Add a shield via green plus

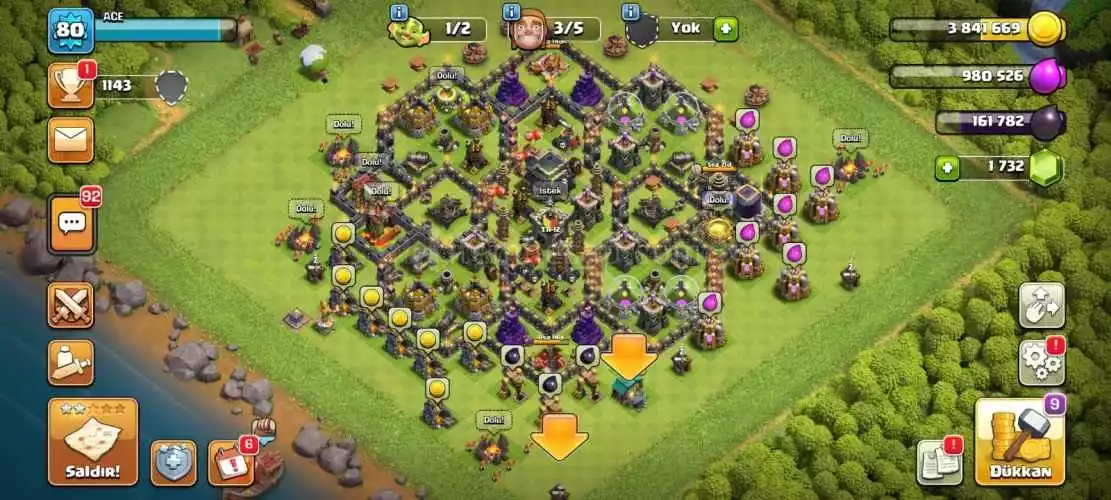[x=726, y=28]
